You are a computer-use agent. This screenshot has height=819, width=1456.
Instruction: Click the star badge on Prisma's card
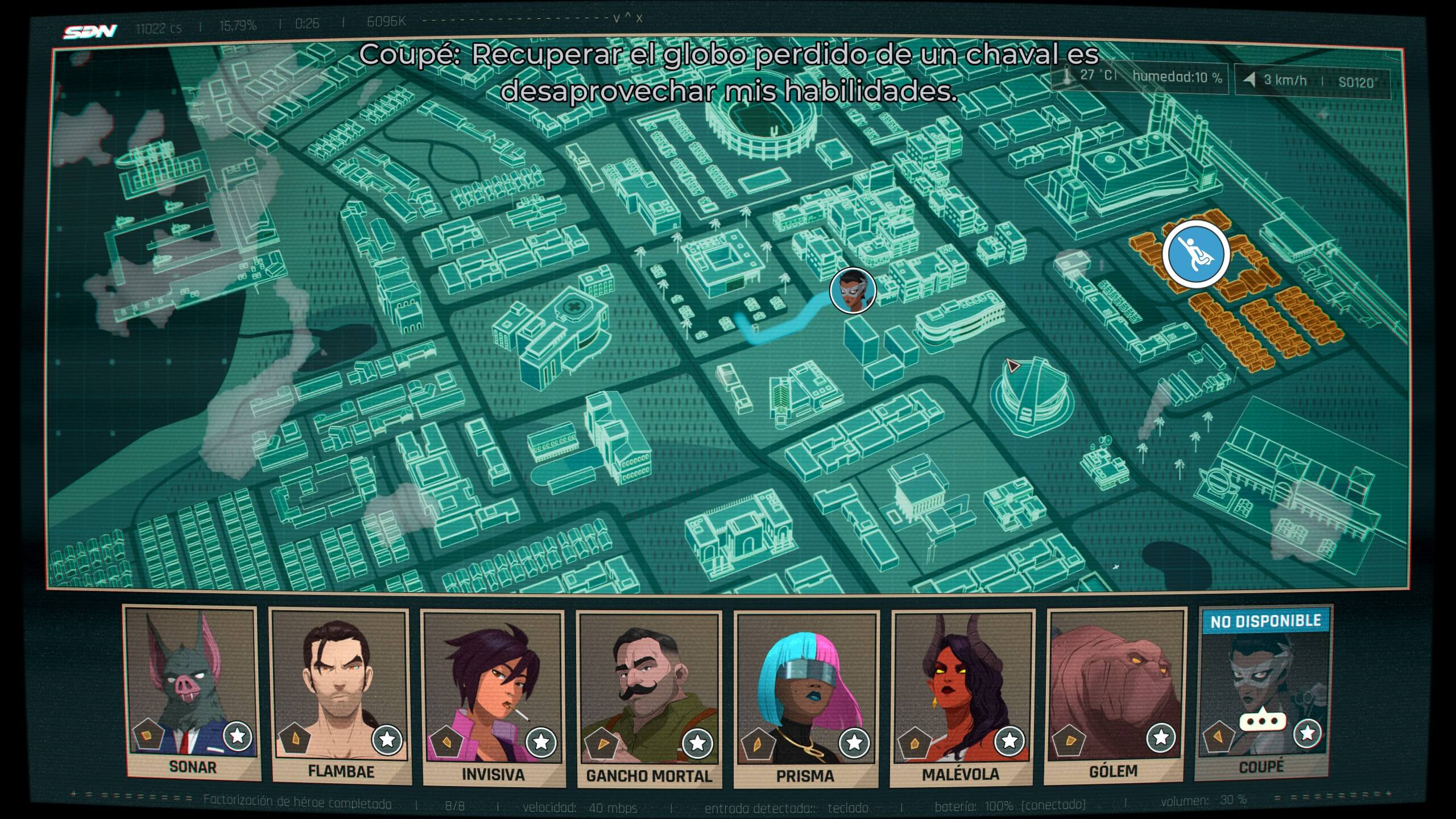[854, 742]
